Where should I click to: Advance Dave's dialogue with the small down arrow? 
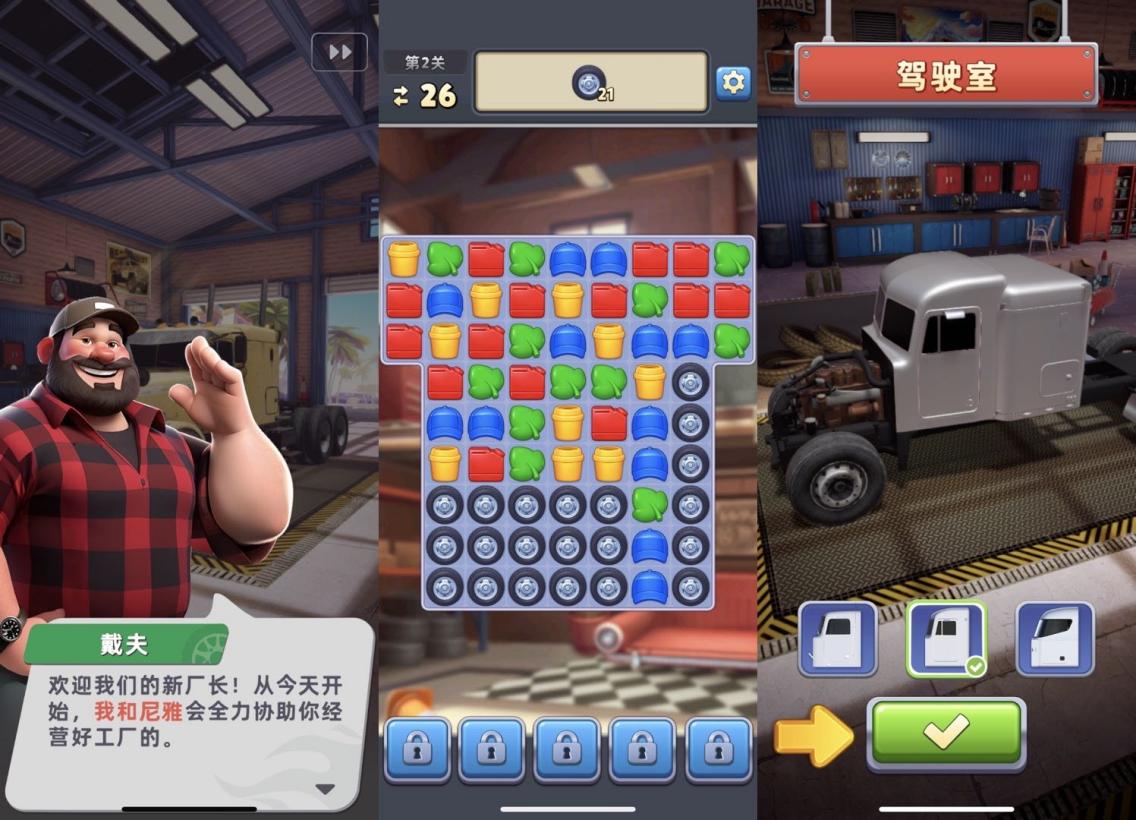click(325, 788)
